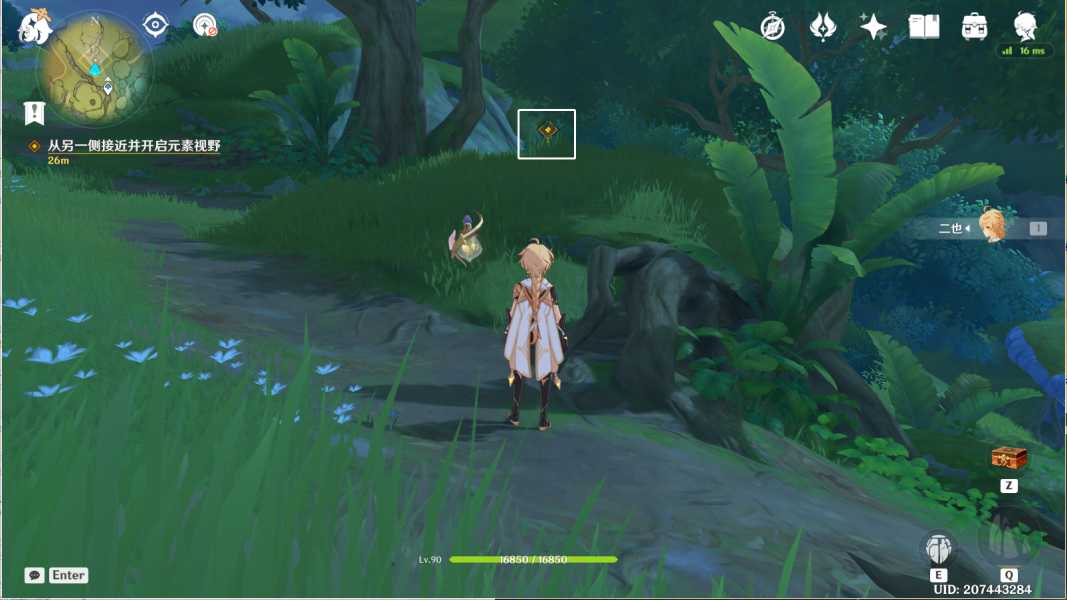Image resolution: width=1067 pixels, height=600 pixels.
Task: Activate the elemental burst icon
Action: 1008,539
